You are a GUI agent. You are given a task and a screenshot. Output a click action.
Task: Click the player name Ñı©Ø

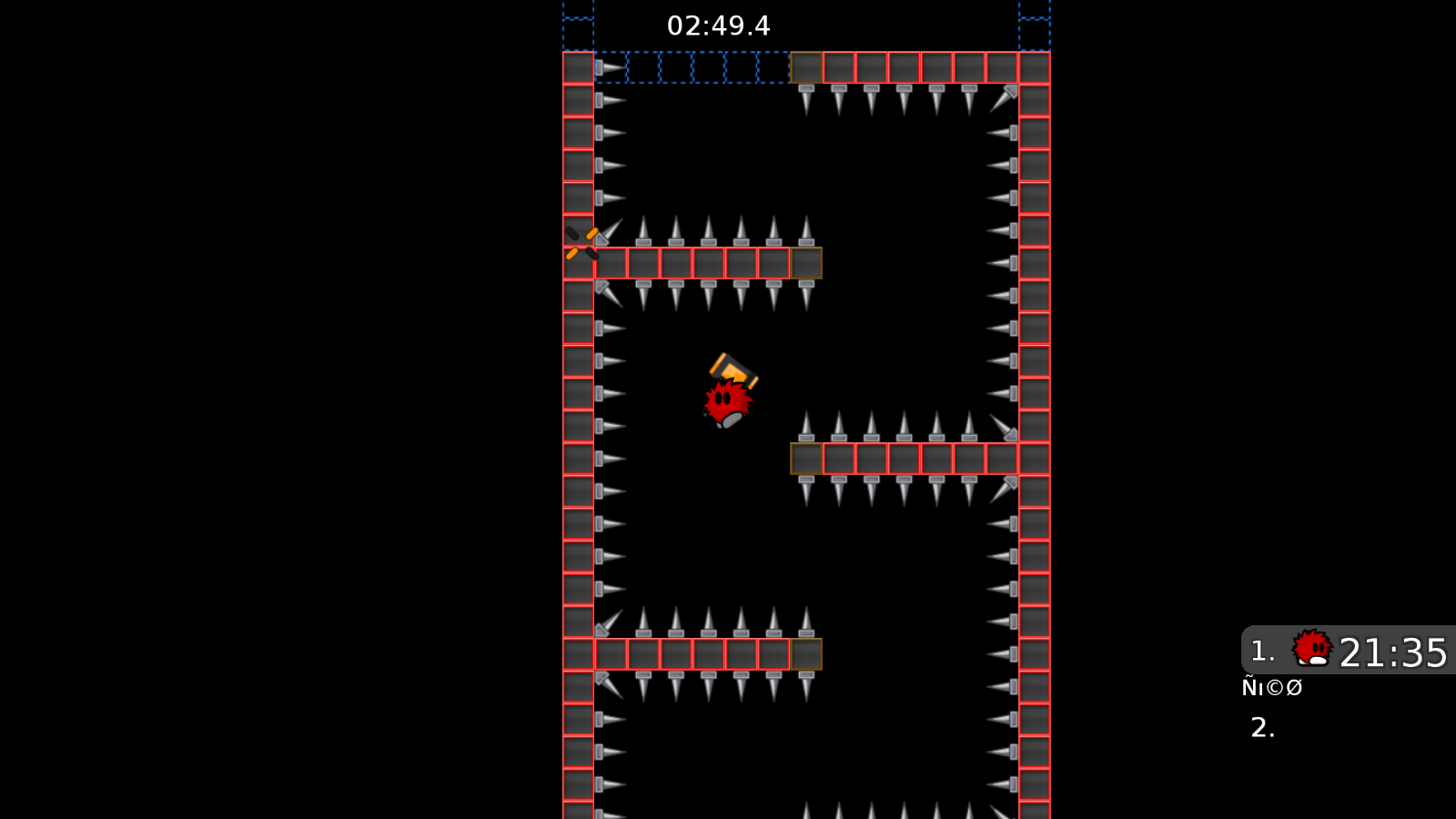point(1273,687)
